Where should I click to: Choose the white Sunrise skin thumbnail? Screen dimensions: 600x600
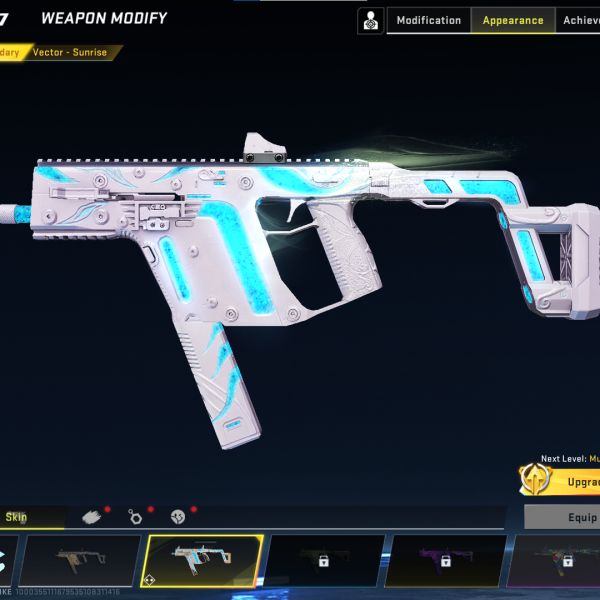(203, 560)
